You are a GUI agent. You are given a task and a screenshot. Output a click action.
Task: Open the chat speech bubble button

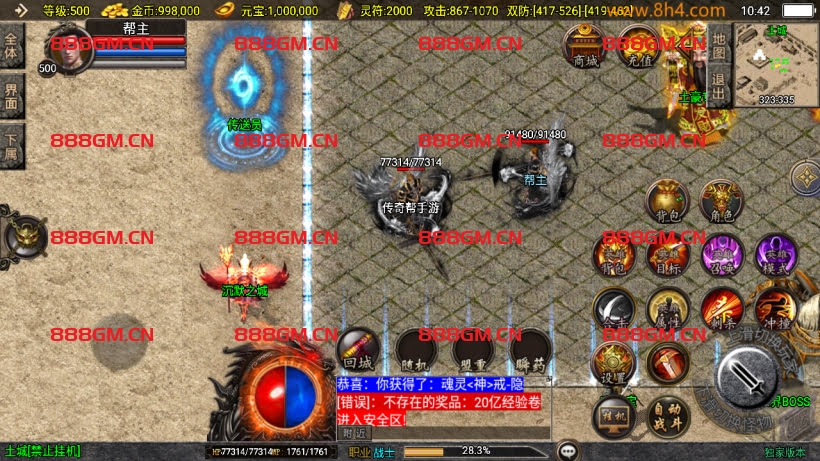569,451
